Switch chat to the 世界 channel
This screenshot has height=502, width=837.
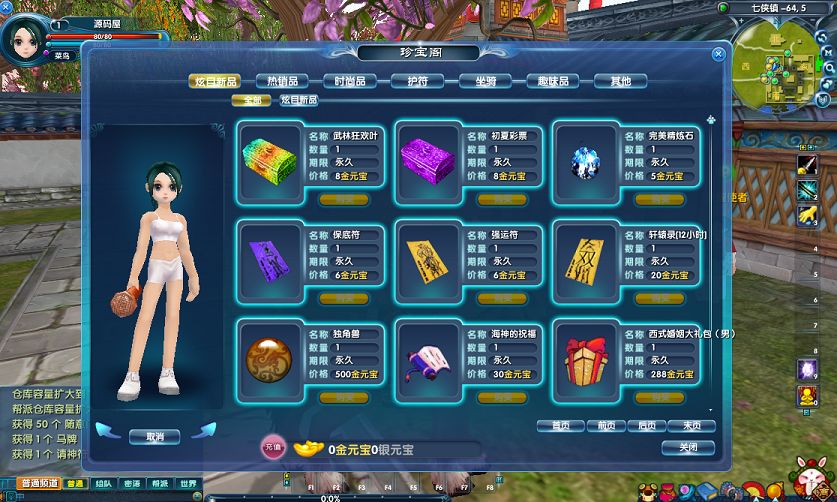(x=187, y=484)
